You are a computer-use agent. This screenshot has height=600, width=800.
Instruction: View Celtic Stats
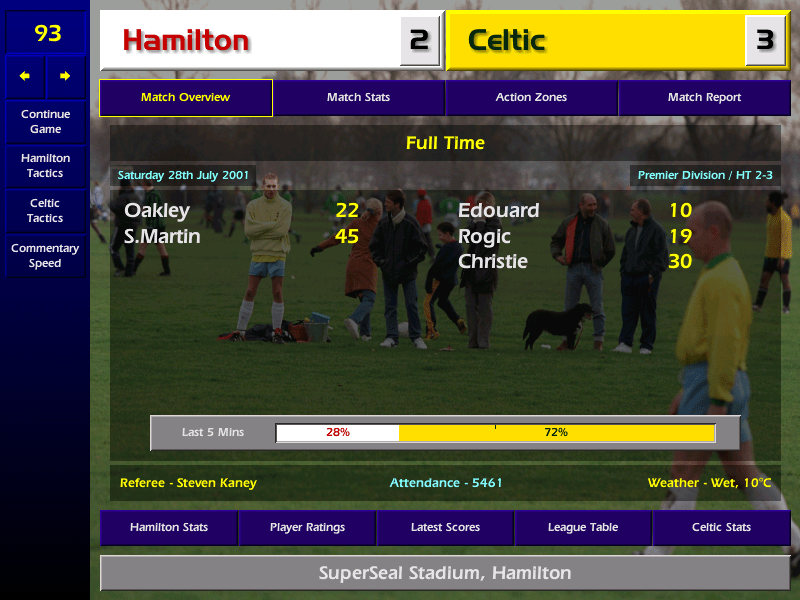(x=721, y=527)
